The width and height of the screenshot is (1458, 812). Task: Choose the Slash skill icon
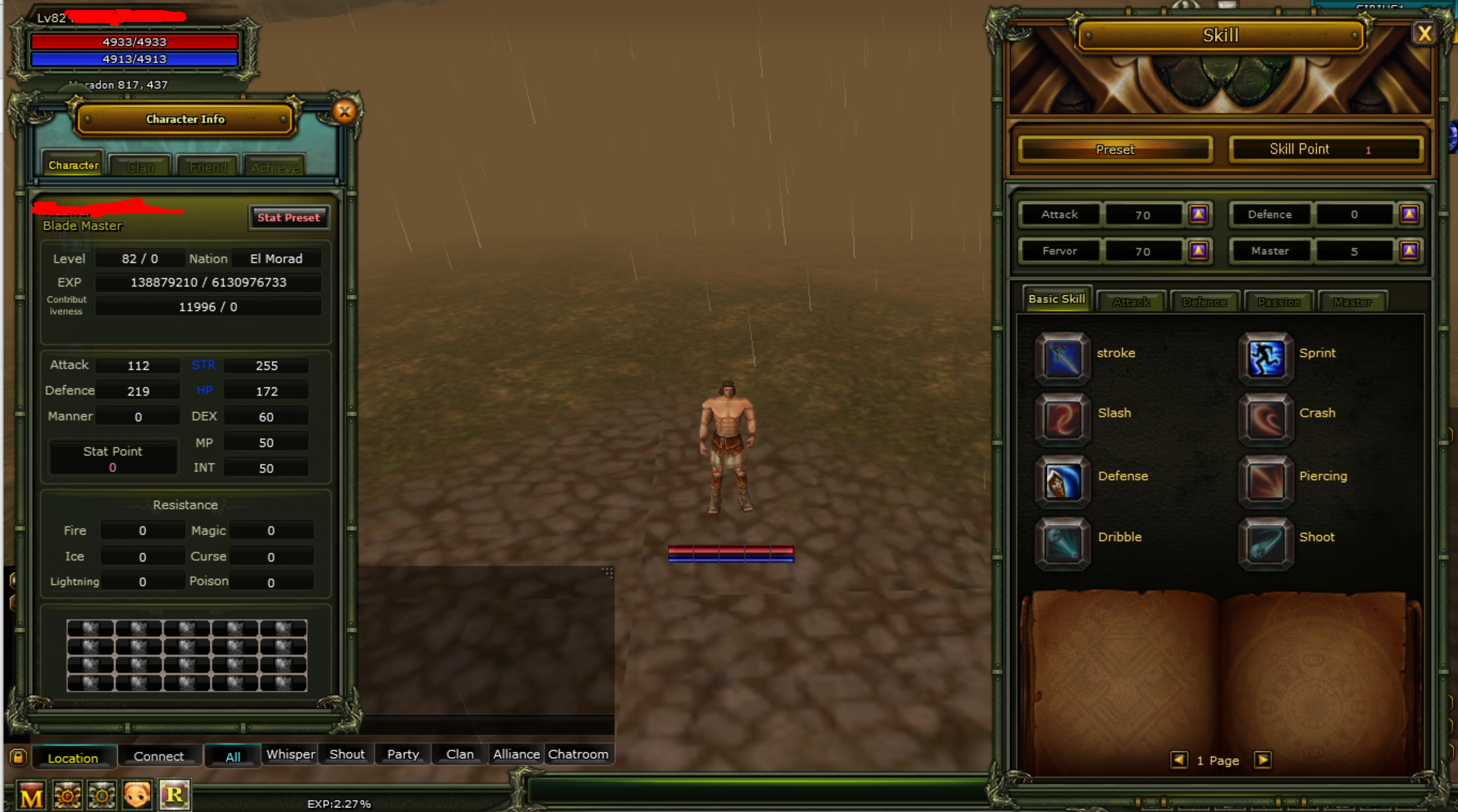point(1062,419)
